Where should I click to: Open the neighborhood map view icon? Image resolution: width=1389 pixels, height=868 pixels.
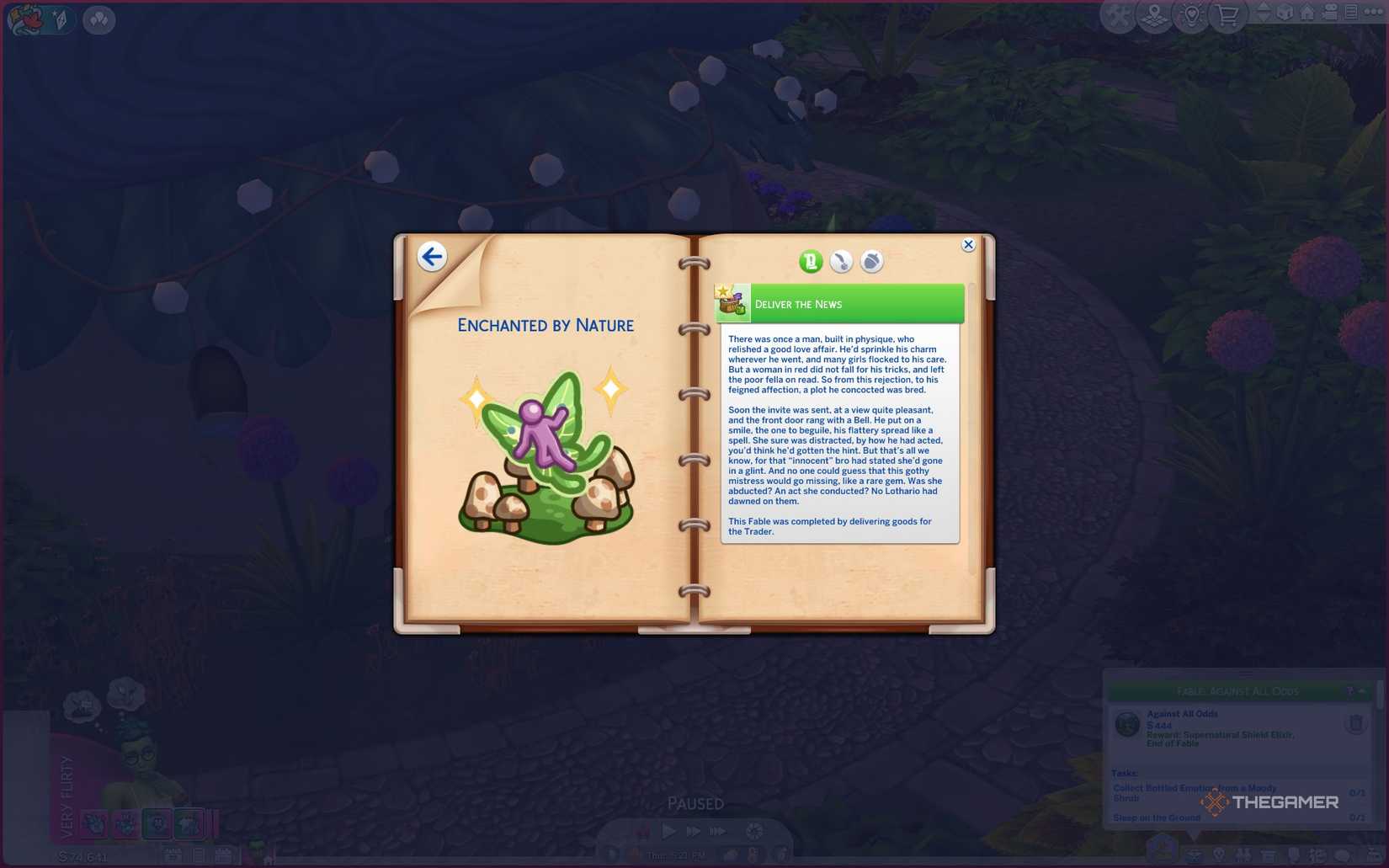tap(1154, 14)
